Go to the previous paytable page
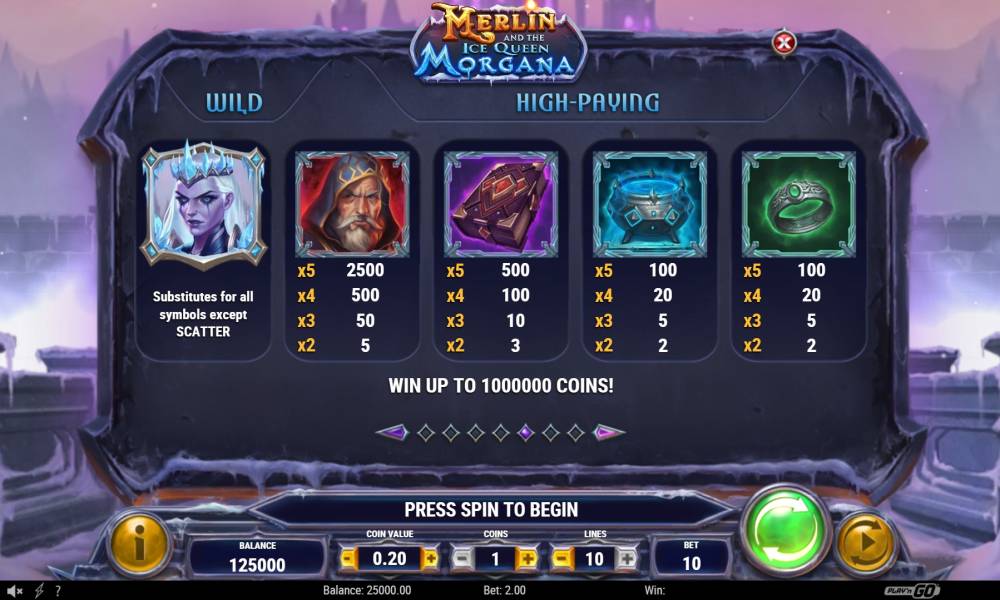The height and width of the screenshot is (600, 1000). (x=391, y=433)
